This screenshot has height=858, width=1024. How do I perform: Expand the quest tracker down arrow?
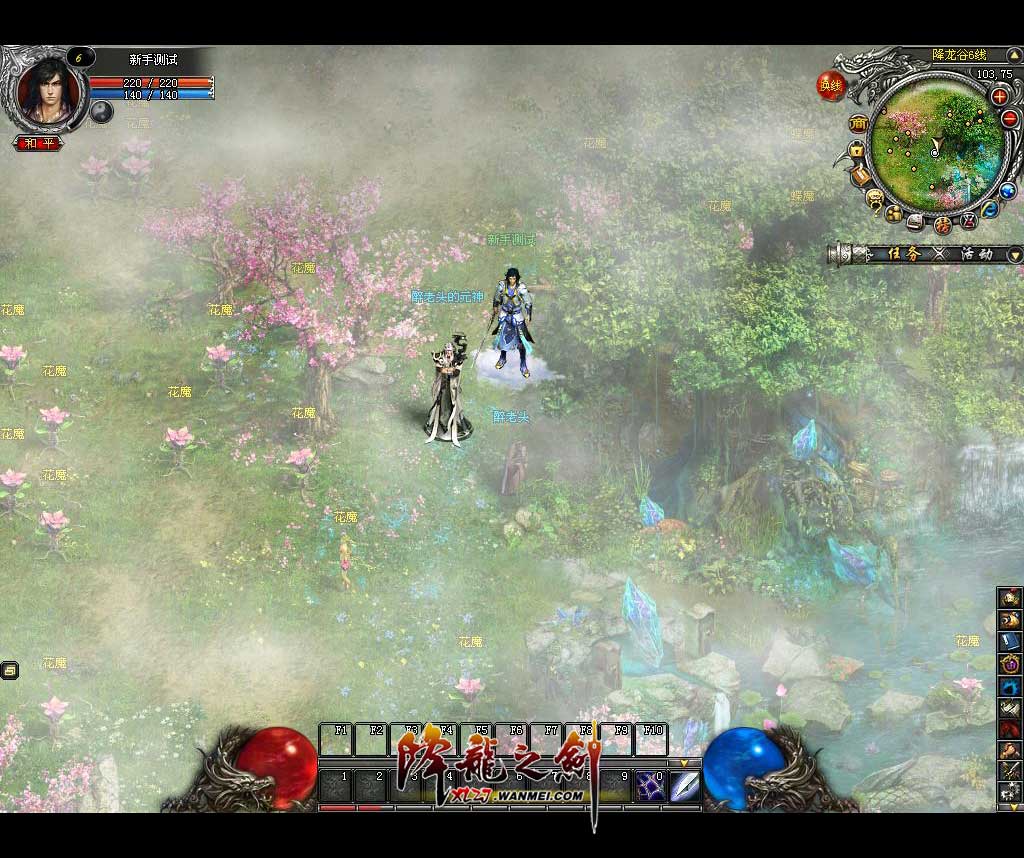(1016, 255)
